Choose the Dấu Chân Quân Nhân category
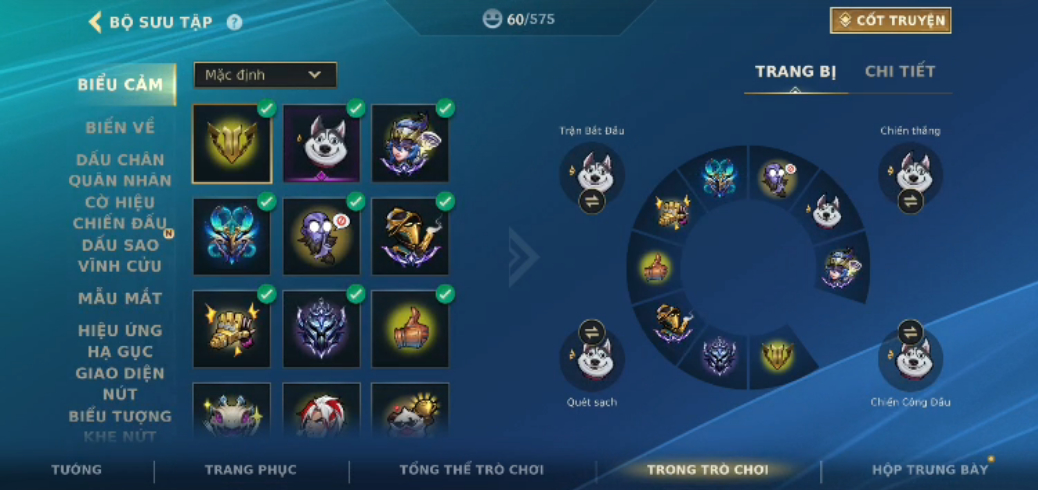This screenshot has height=490, width=1038. tap(120, 170)
